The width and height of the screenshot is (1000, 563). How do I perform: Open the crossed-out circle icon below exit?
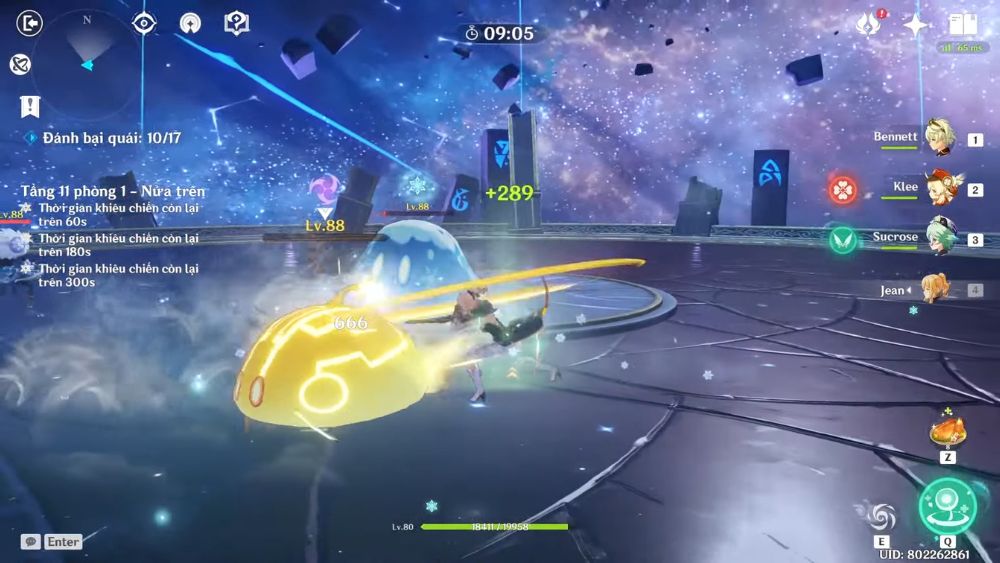coord(19,64)
